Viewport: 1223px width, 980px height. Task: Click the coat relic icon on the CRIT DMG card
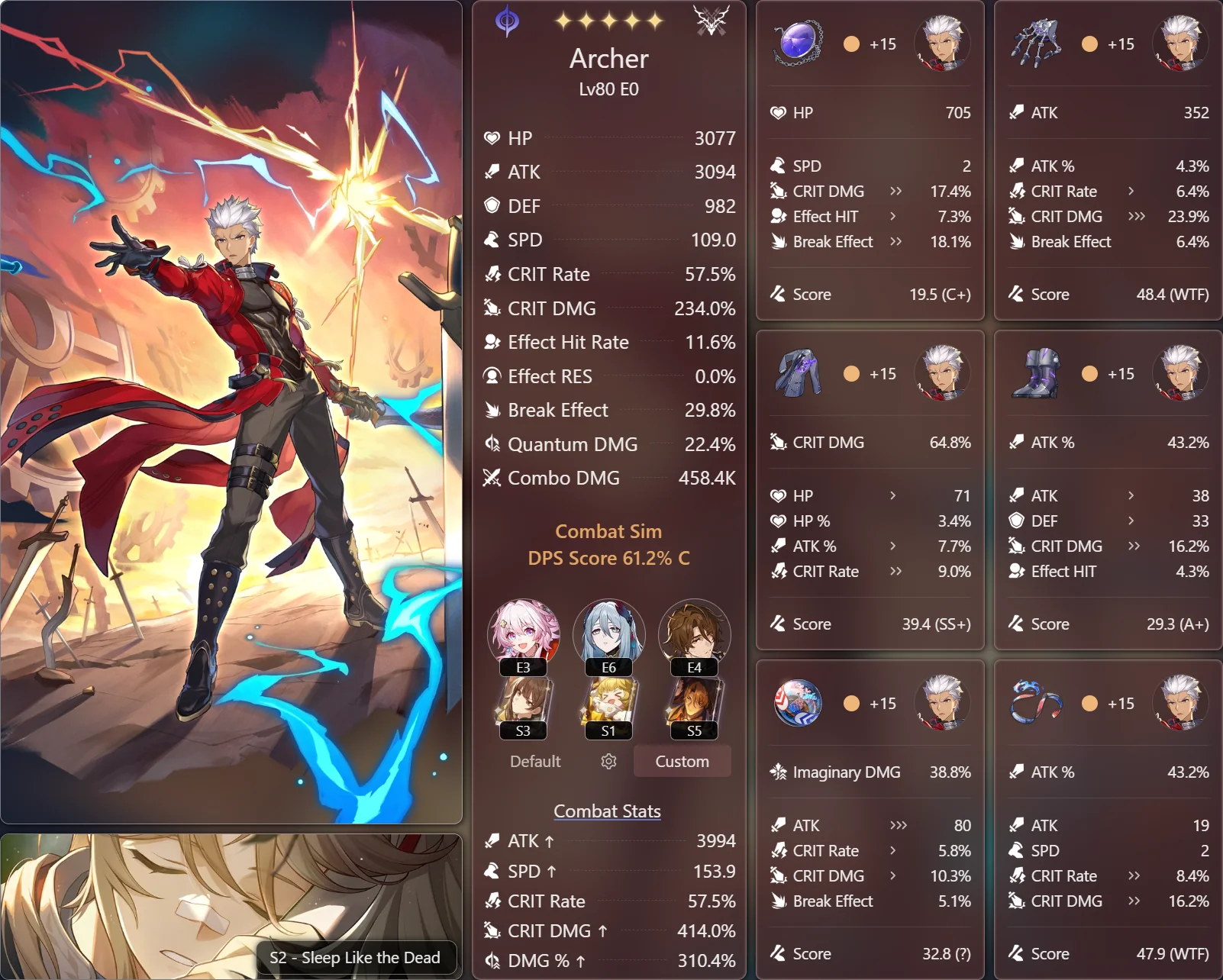coord(797,373)
